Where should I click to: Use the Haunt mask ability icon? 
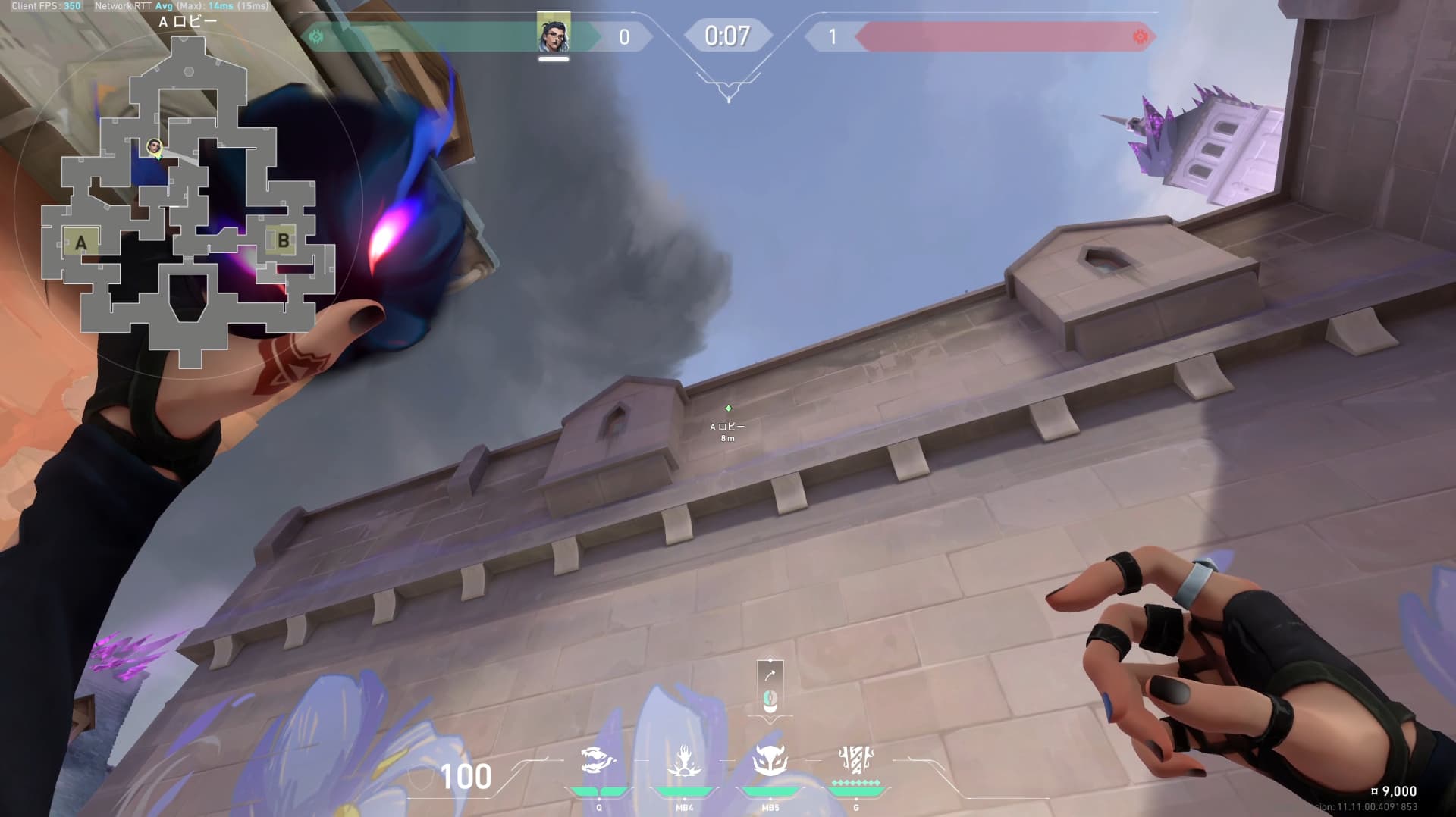pos(770,760)
